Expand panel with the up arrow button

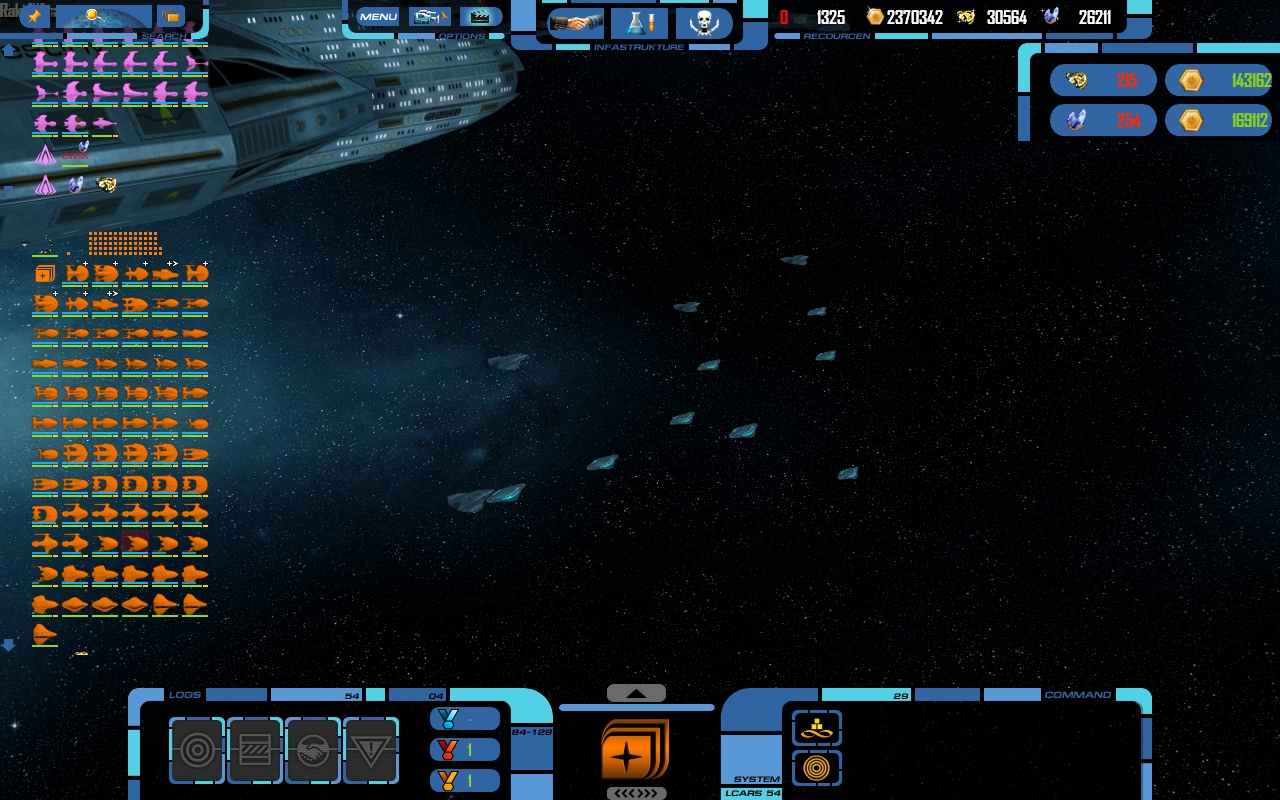[636, 693]
